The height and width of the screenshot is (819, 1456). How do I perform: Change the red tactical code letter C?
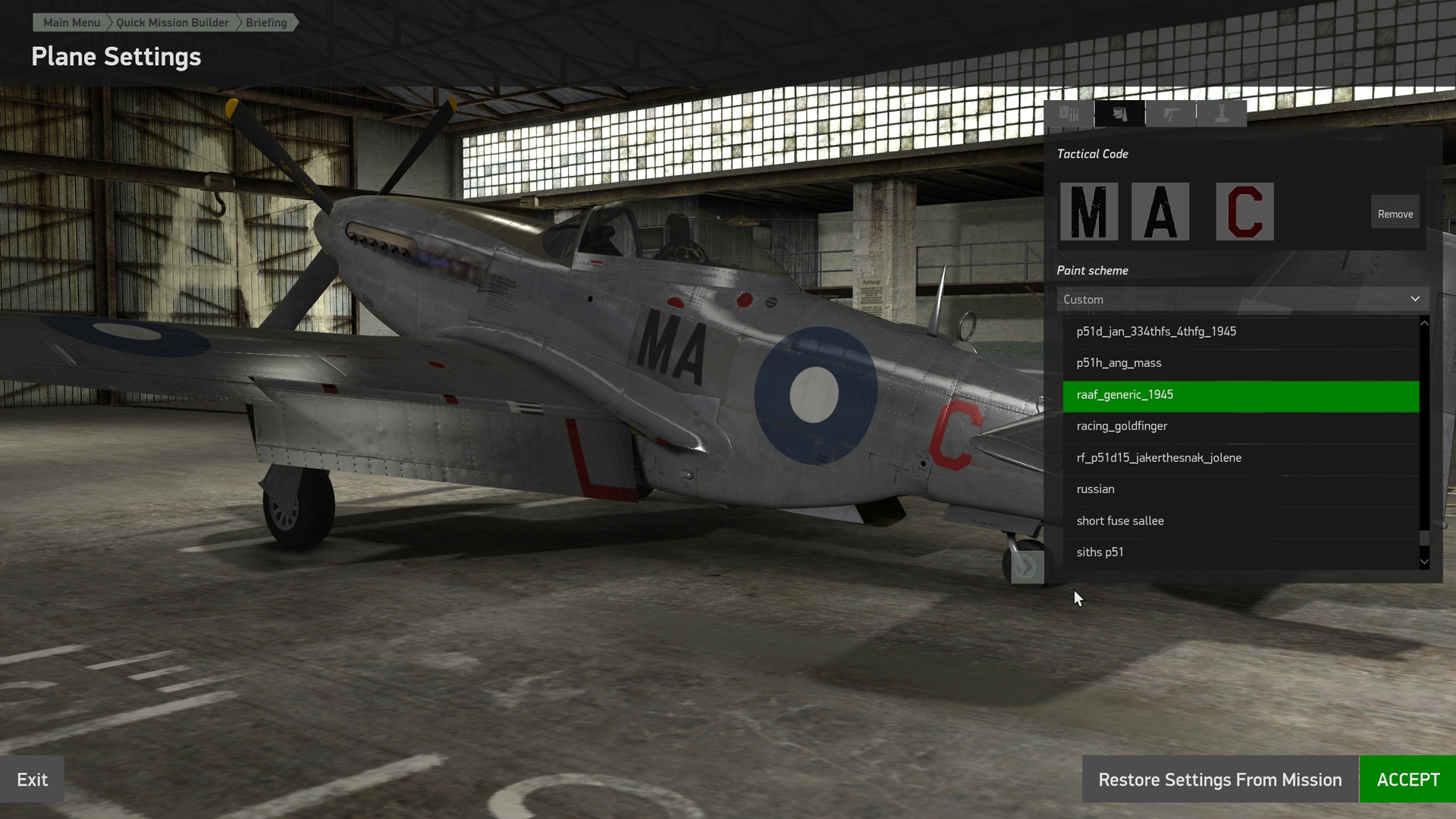pyautogui.click(x=1244, y=212)
